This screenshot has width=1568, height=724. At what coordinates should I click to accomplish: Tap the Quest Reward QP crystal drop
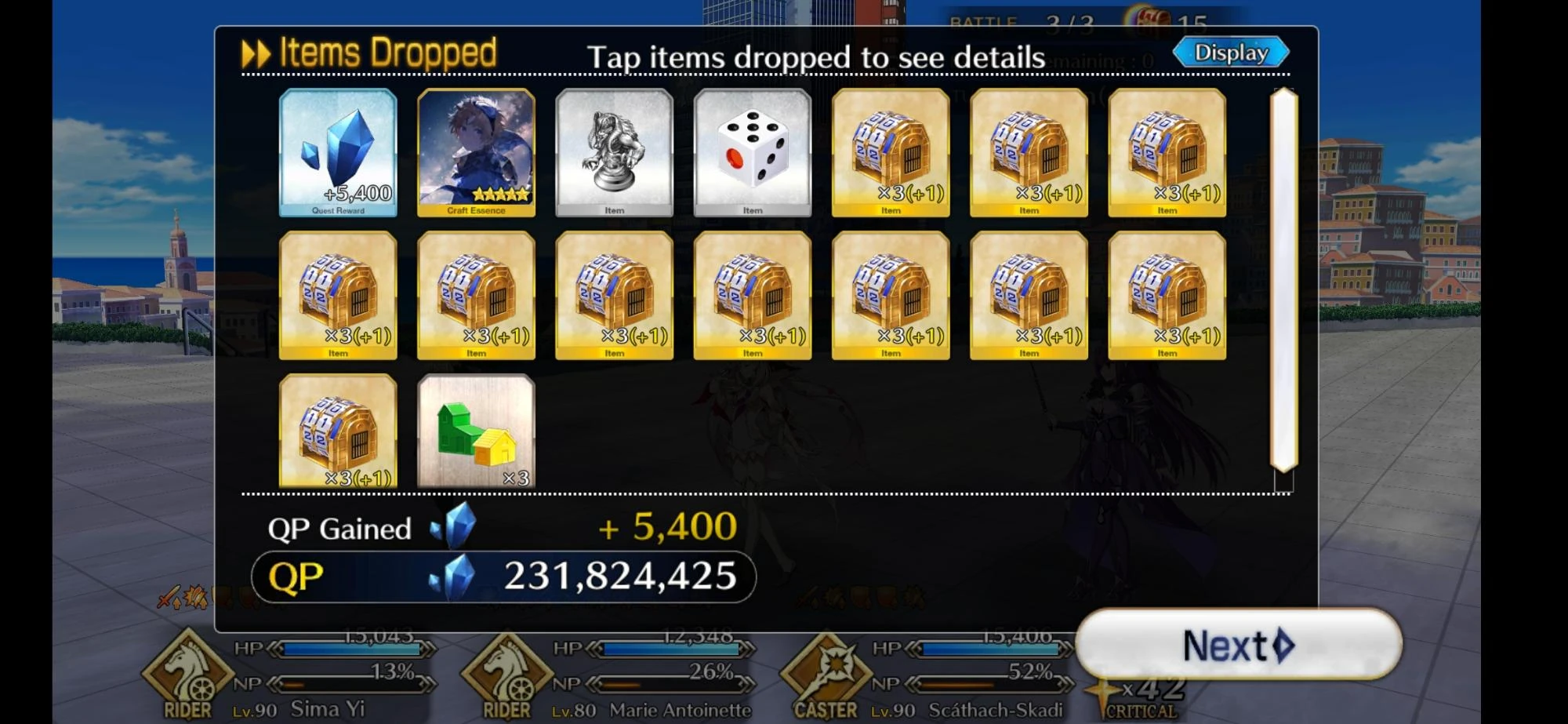(x=337, y=151)
